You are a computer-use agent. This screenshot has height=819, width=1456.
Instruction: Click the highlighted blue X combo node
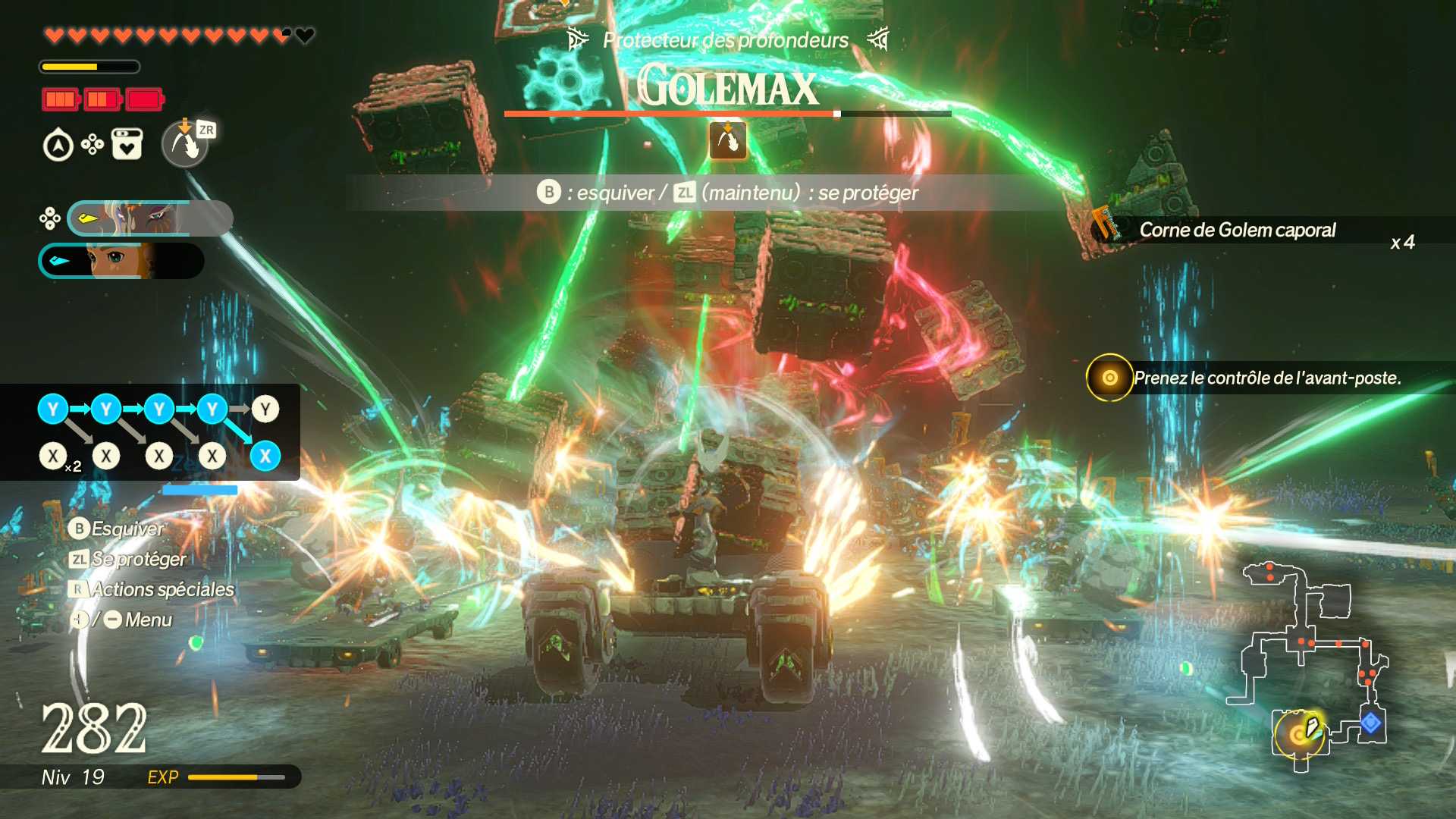[x=265, y=456]
